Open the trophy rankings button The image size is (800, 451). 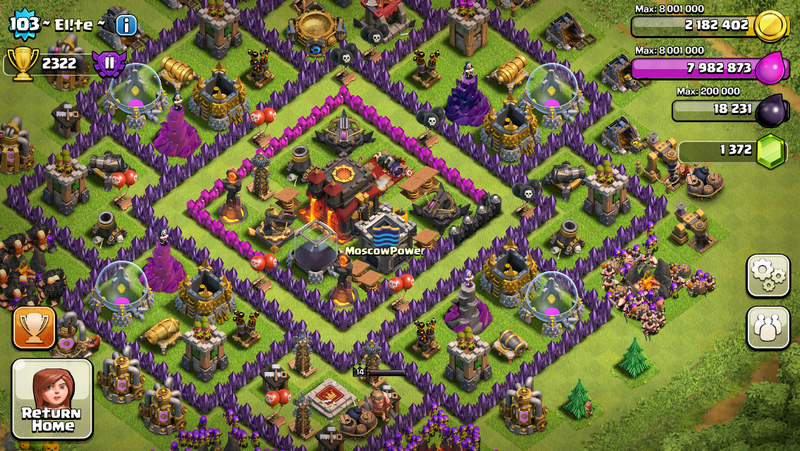pyautogui.click(x=34, y=329)
